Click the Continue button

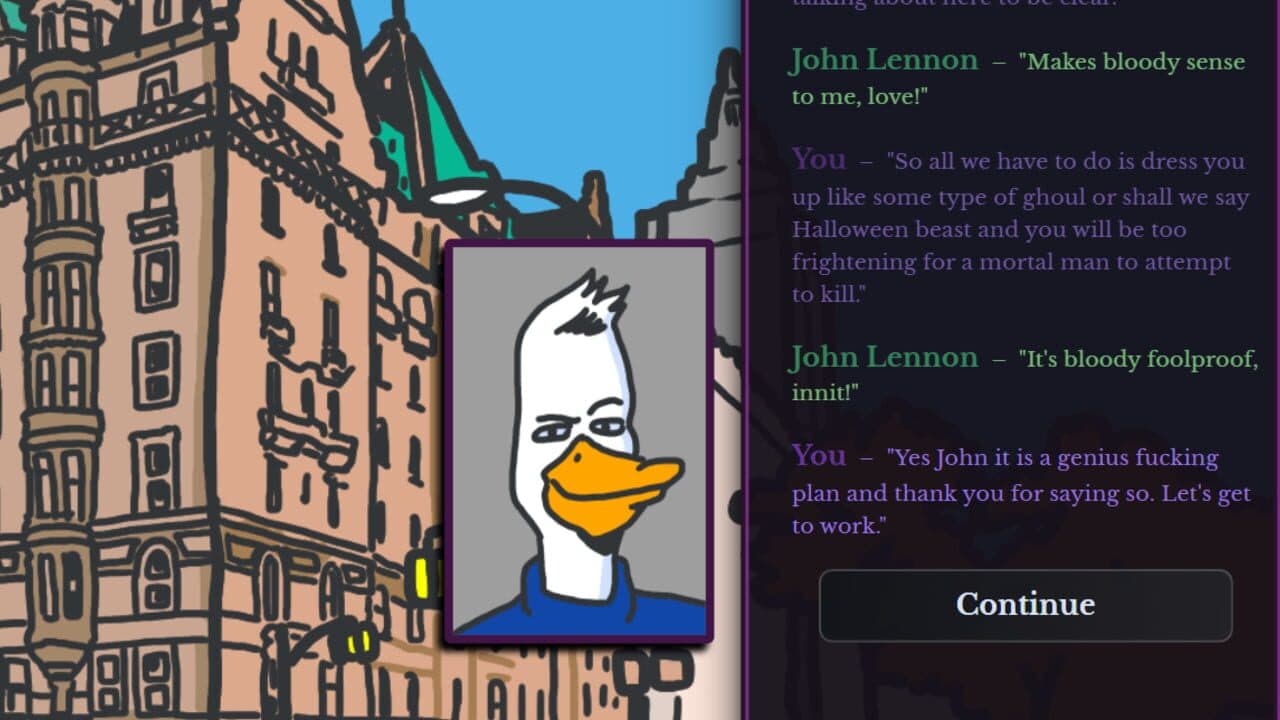1024,605
